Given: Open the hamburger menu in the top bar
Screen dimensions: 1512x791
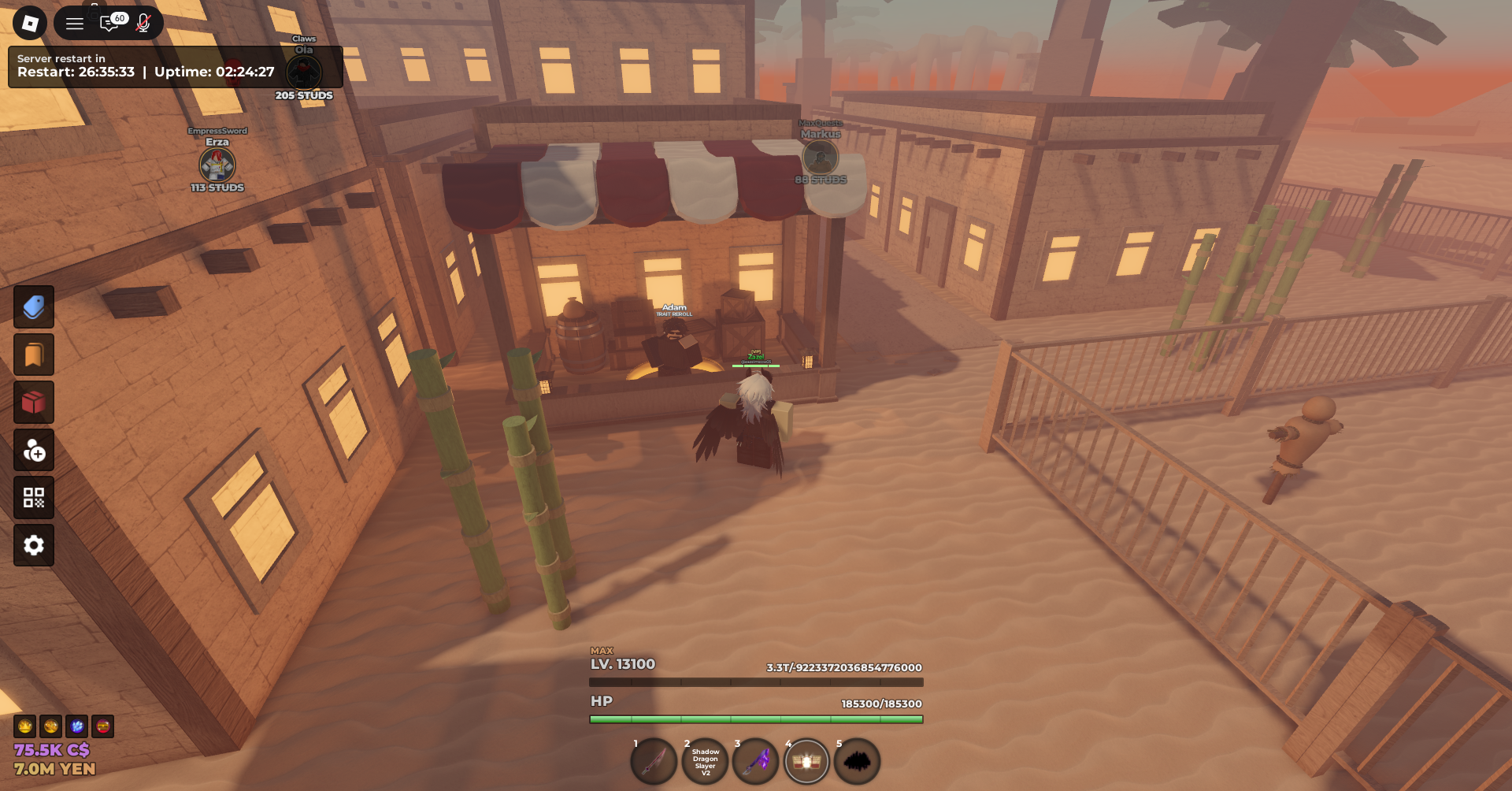Looking at the screenshot, I should (x=75, y=24).
